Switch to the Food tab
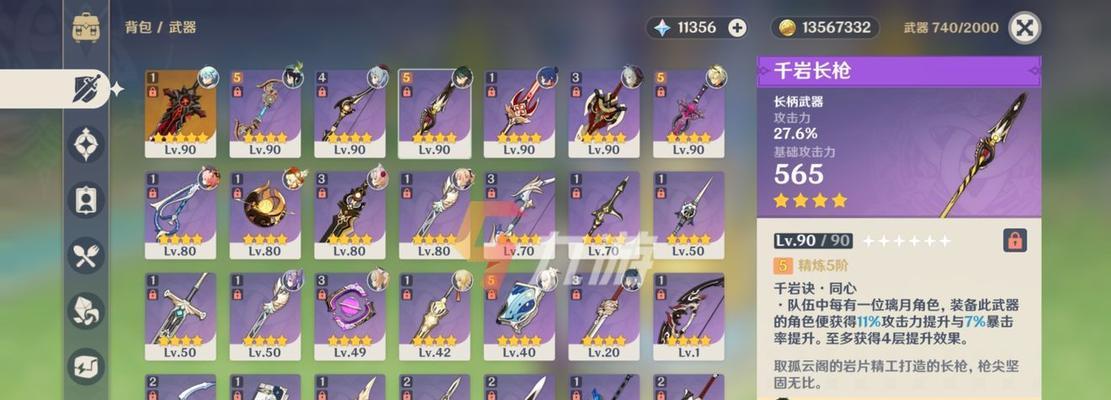Screen dimensions: 1111x400 pos(86,255)
